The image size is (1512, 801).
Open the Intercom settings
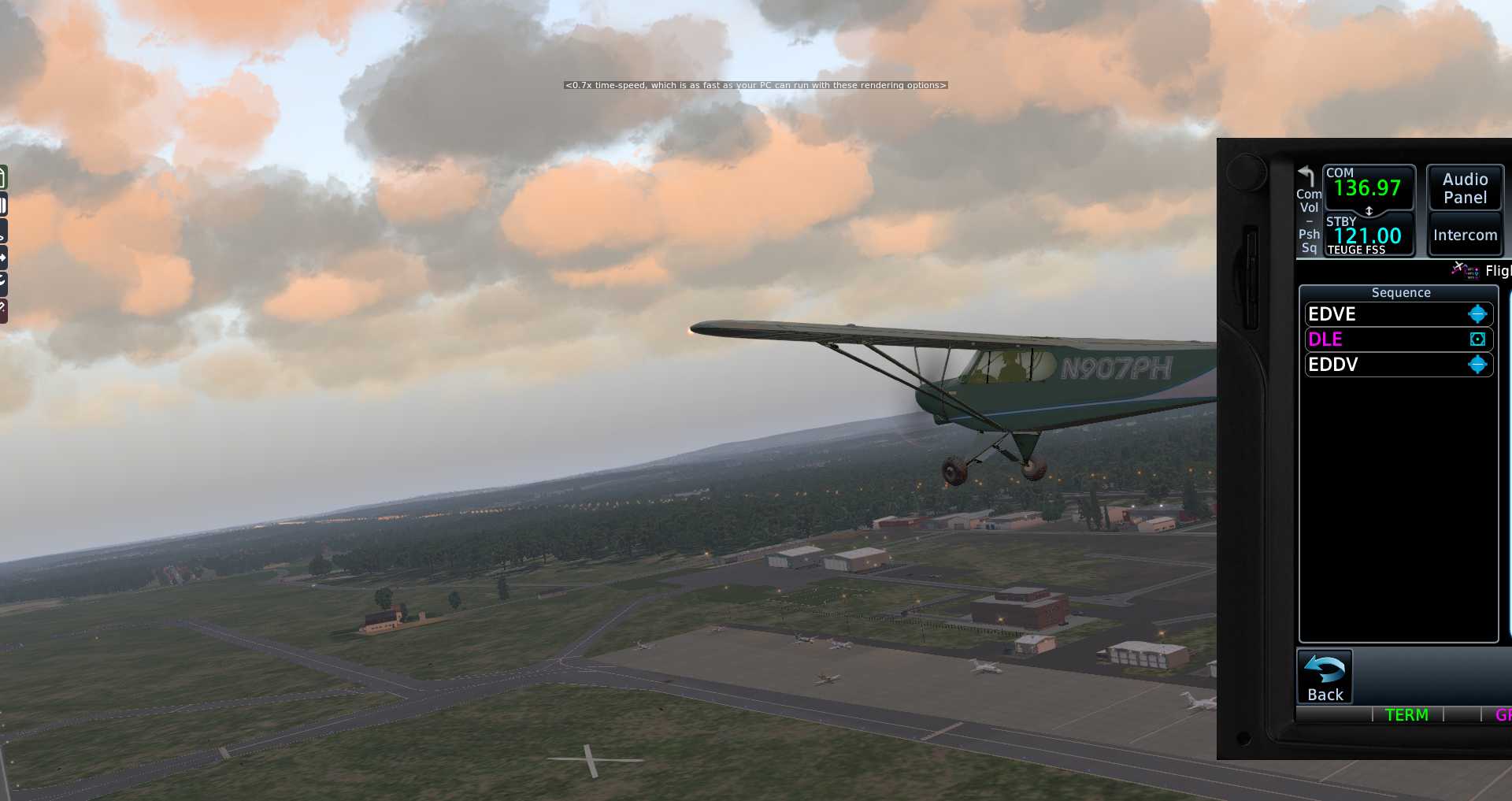click(1465, 235)
